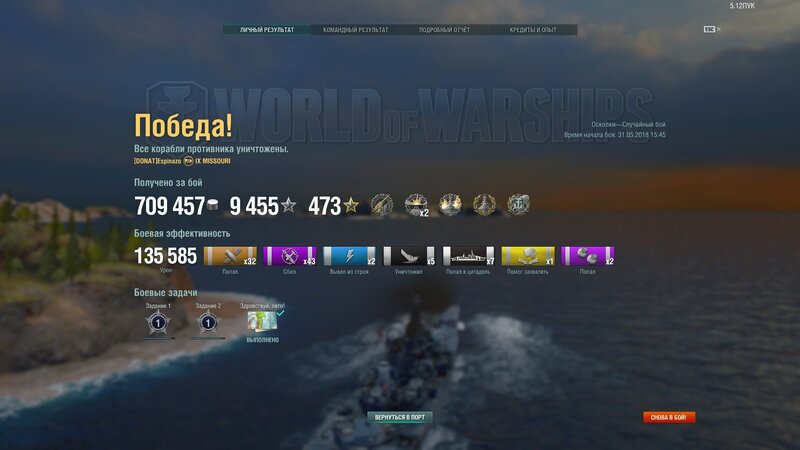The height and width of the screenshot is (450, 800).
Task: Inspect the yellow assisted capture ribbon
Action: coord(528,256)
